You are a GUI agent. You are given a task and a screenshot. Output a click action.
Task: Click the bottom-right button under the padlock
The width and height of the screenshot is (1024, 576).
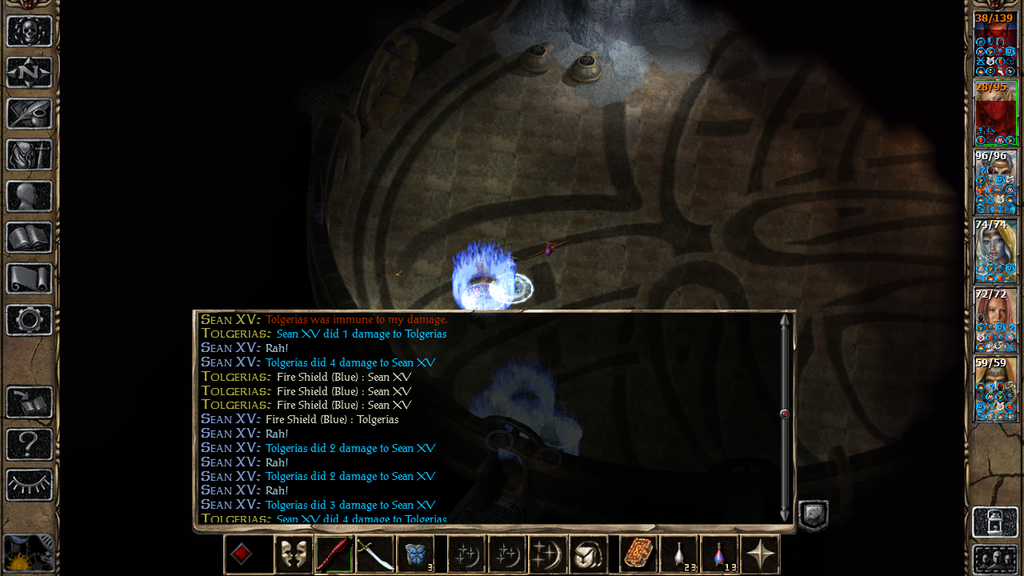coord(995,558)
